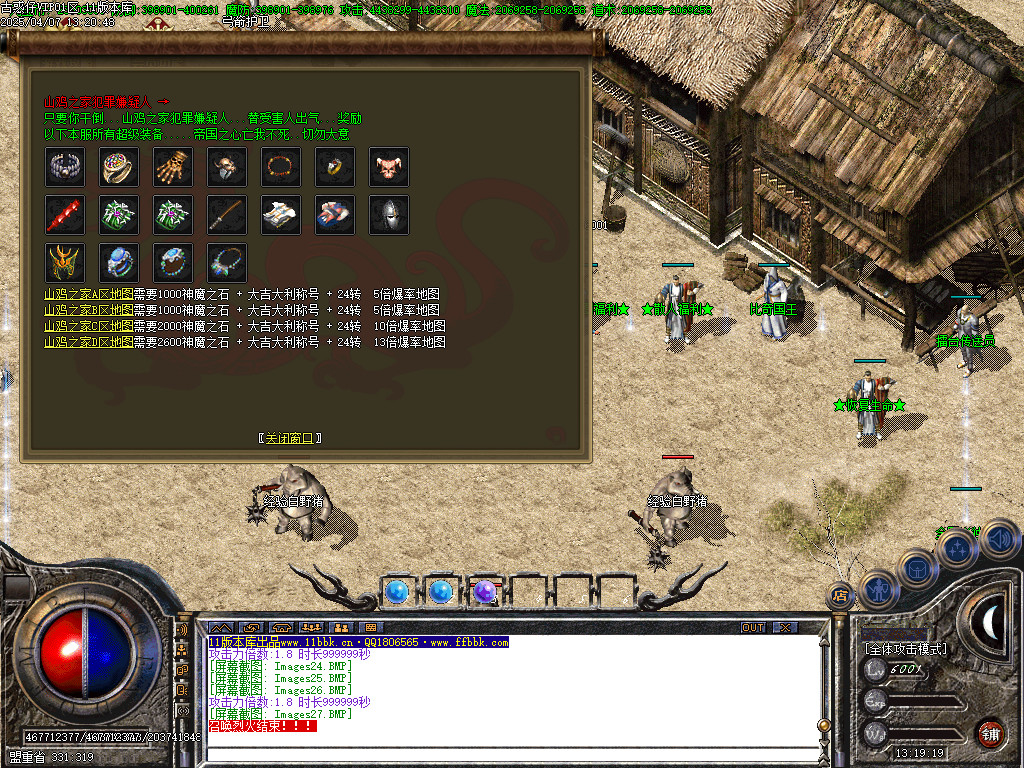The width and height of the screenshot is (1024, 768).
Task: Close the chat panel with X button
Action: coord(785,627)
